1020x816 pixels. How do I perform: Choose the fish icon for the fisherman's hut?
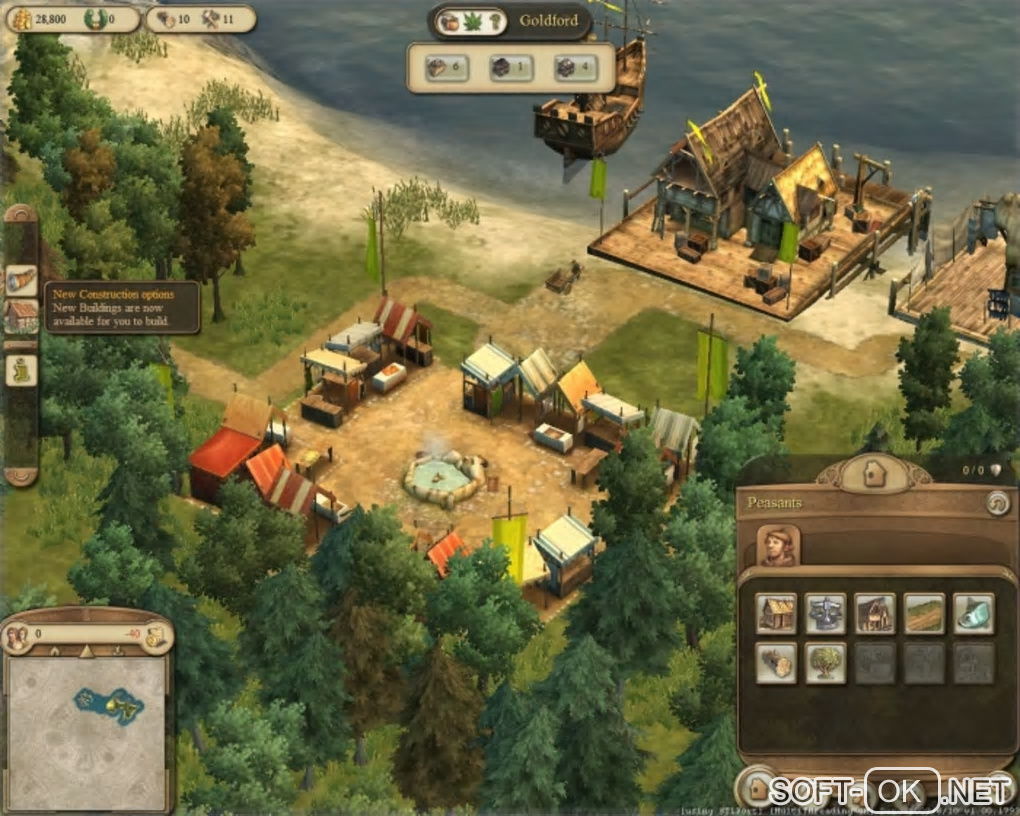[973, 613]
